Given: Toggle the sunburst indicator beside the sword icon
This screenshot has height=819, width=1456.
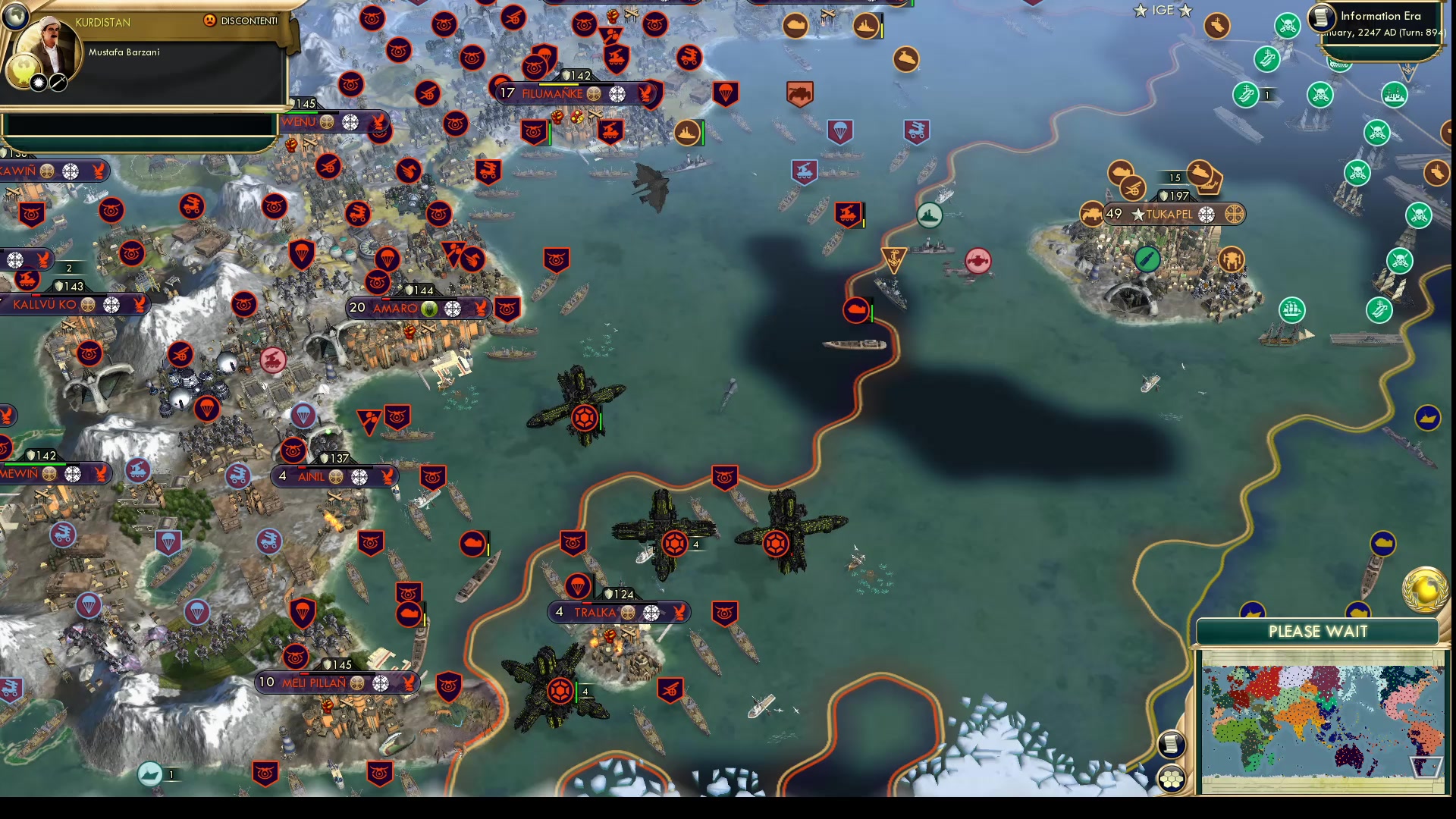Looking at the screenshot, I should click(38, 83).
